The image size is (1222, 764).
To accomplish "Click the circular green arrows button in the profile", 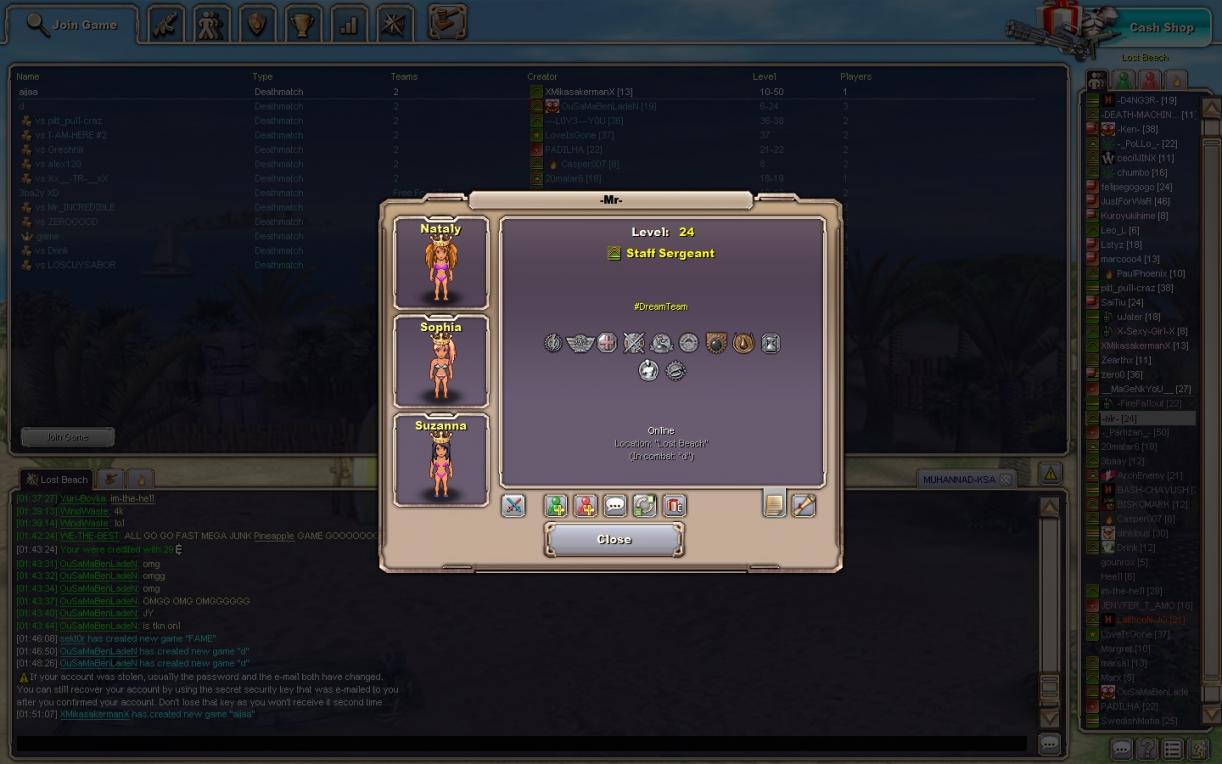I will pyautogui.click(x=645, y=506).
